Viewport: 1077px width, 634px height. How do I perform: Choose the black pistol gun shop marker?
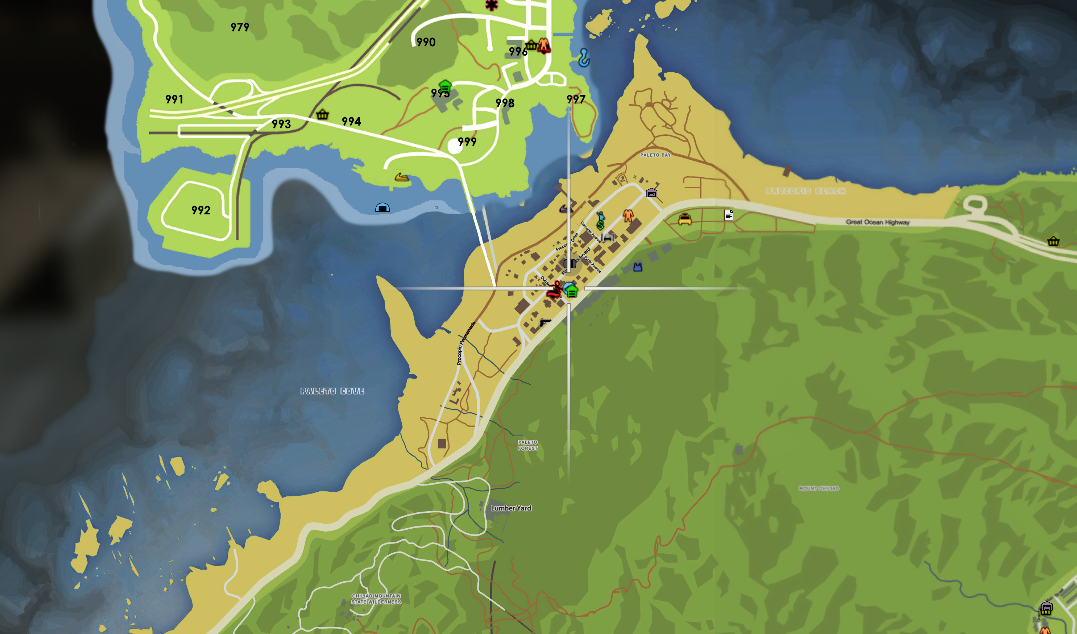[545, 322]
